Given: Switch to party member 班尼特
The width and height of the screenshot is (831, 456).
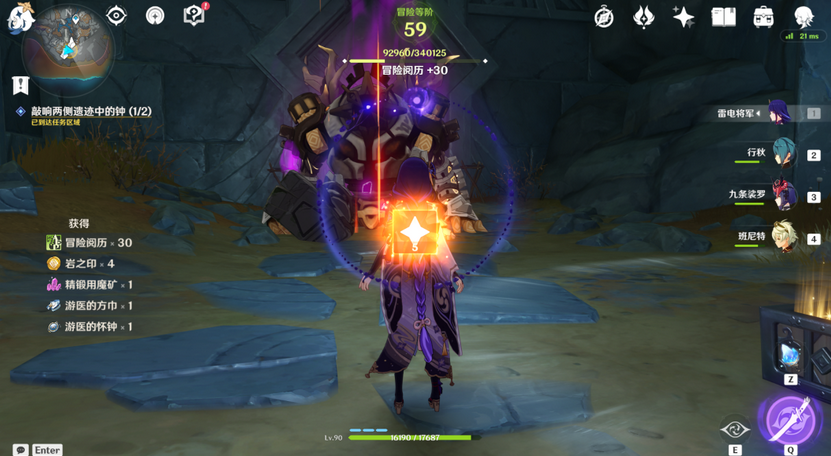Looking at the screenshot, I should point(783,238).
